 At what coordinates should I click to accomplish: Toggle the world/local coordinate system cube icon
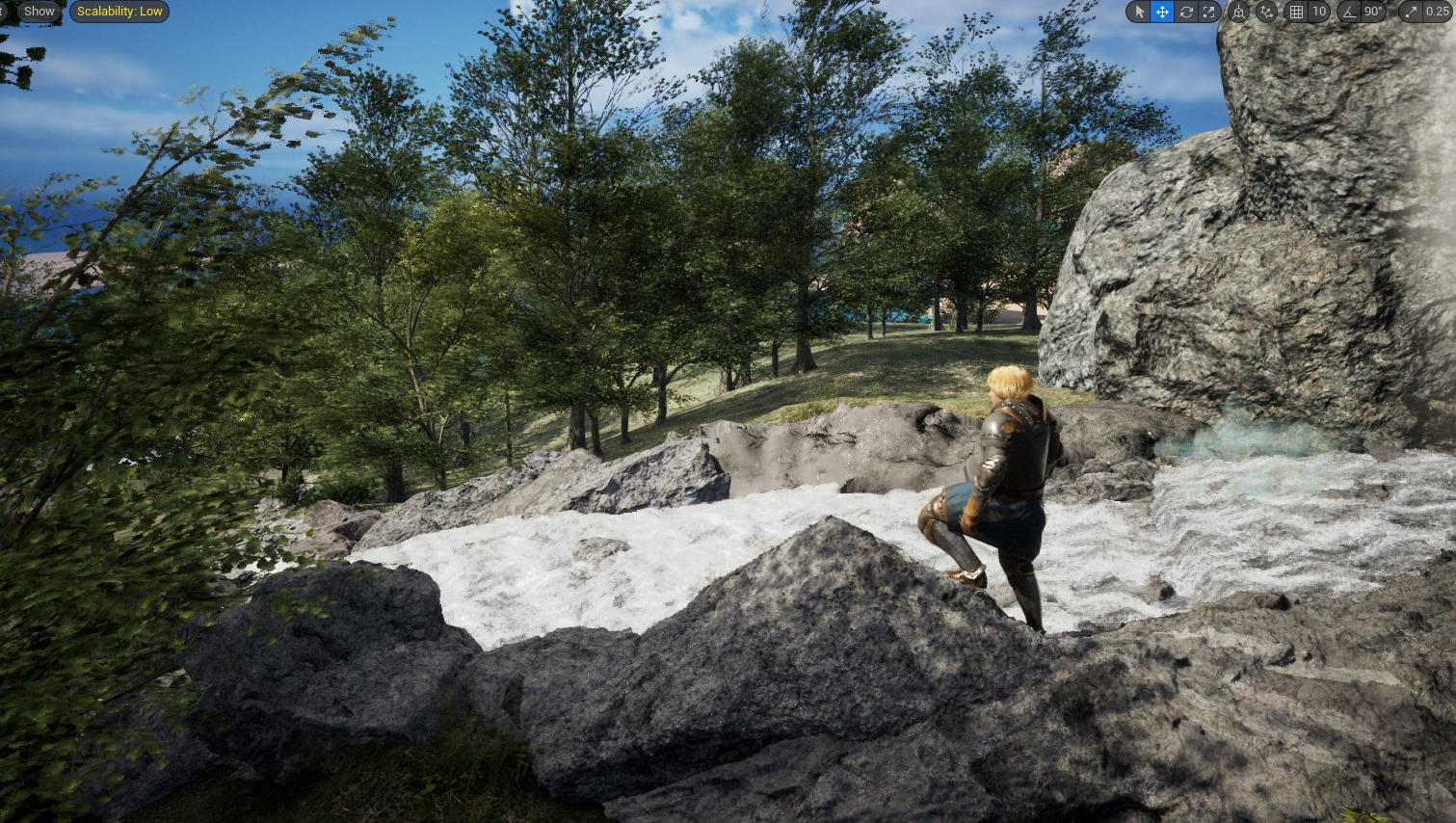click(1239, 12)
